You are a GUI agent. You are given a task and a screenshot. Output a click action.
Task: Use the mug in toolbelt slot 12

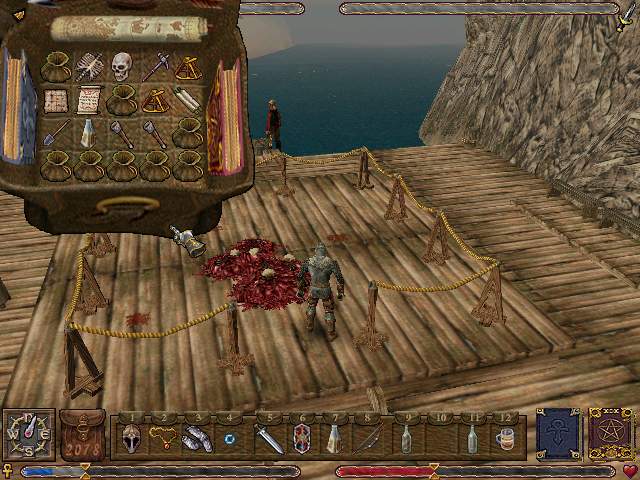click(x=505, y=438)
